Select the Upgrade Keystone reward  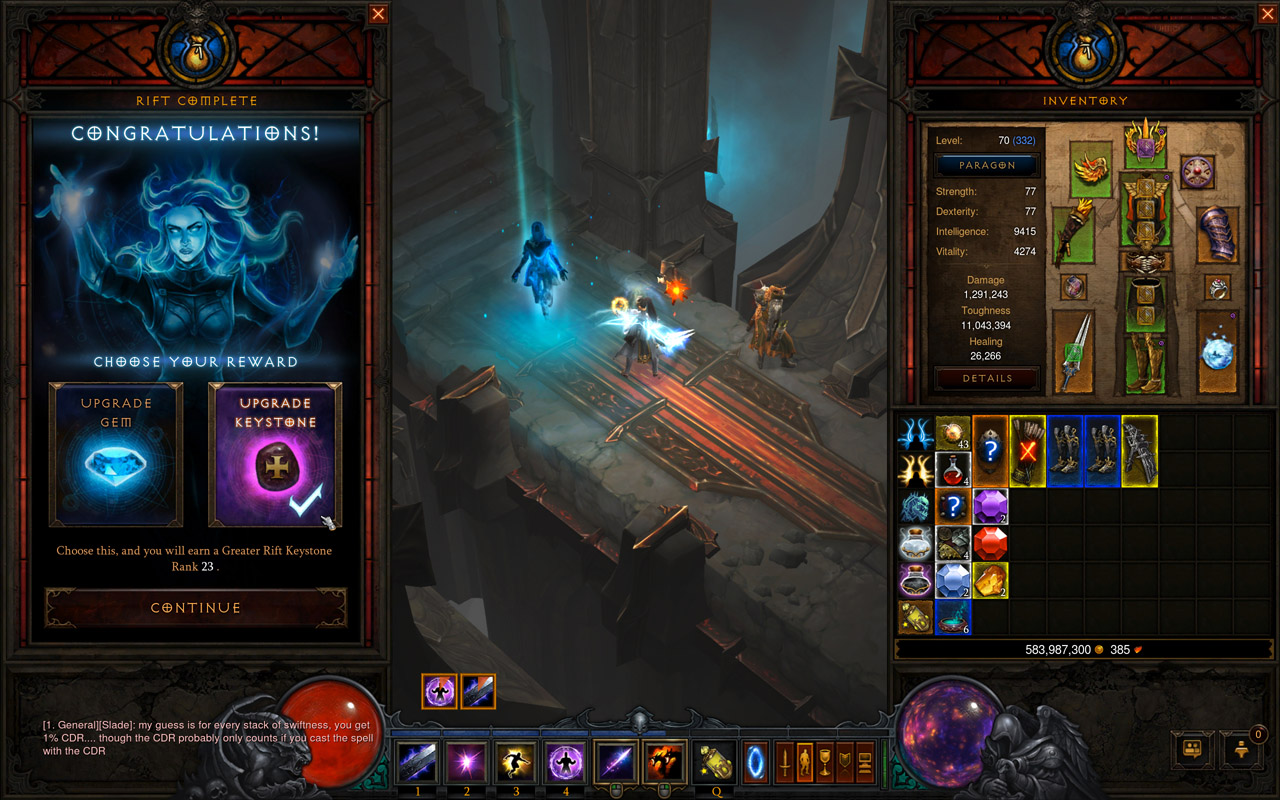pos(274,455)
